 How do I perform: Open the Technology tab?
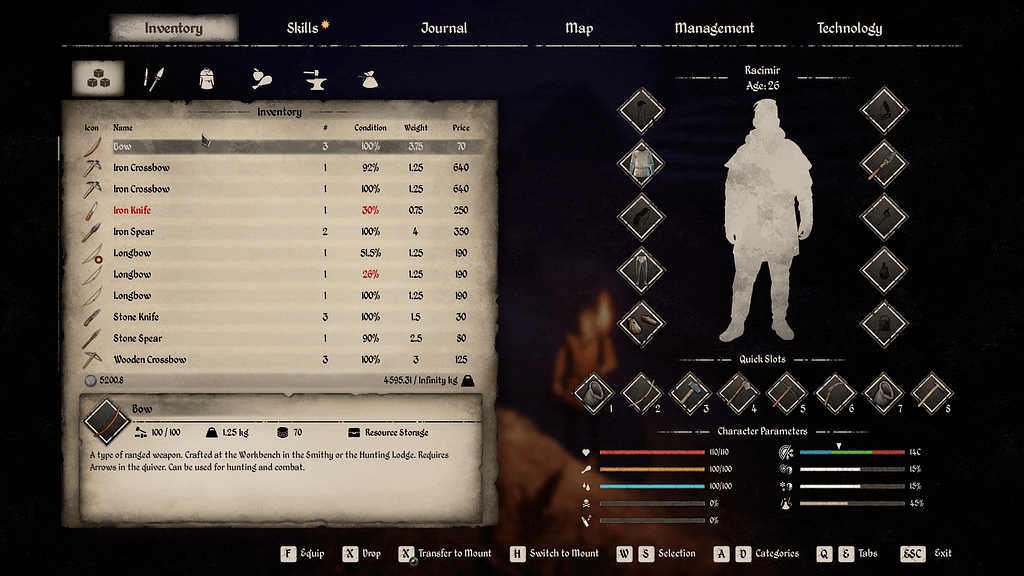pos(849,28)
